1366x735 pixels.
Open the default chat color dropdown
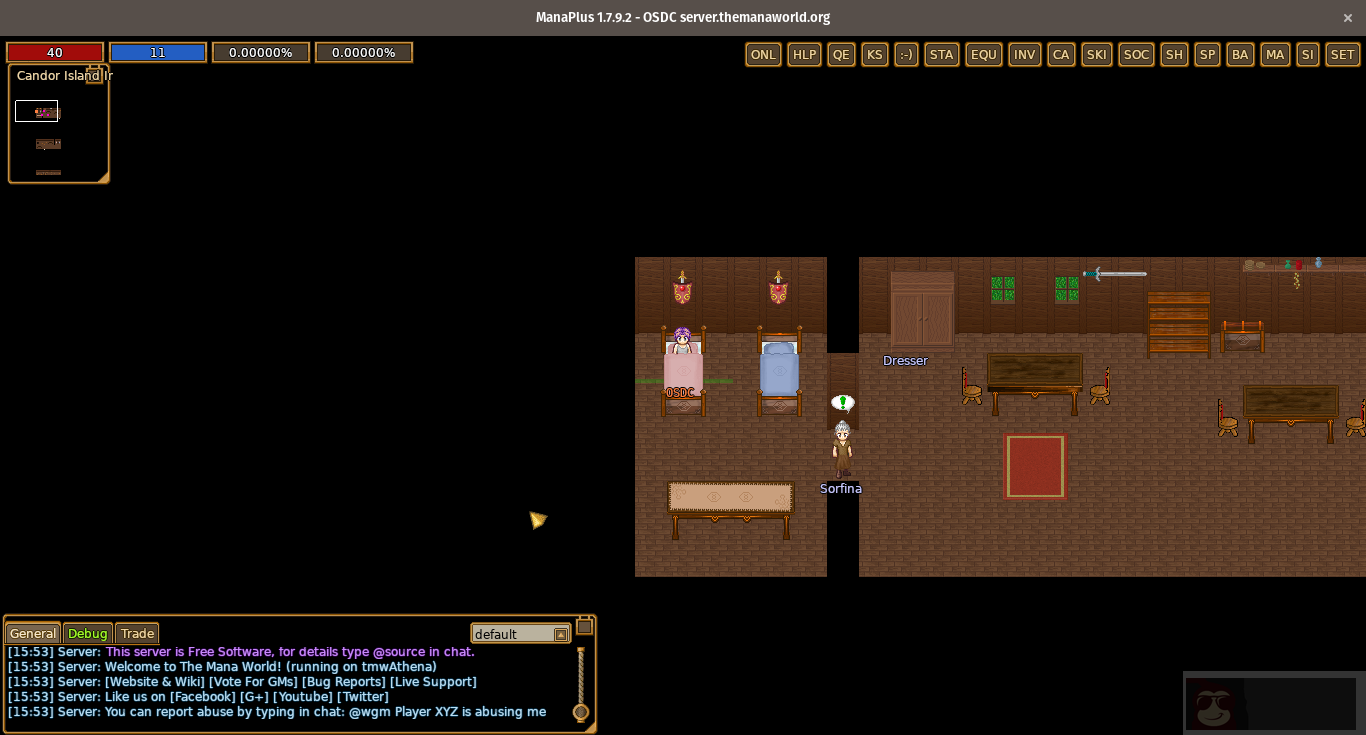coord(560,634)
